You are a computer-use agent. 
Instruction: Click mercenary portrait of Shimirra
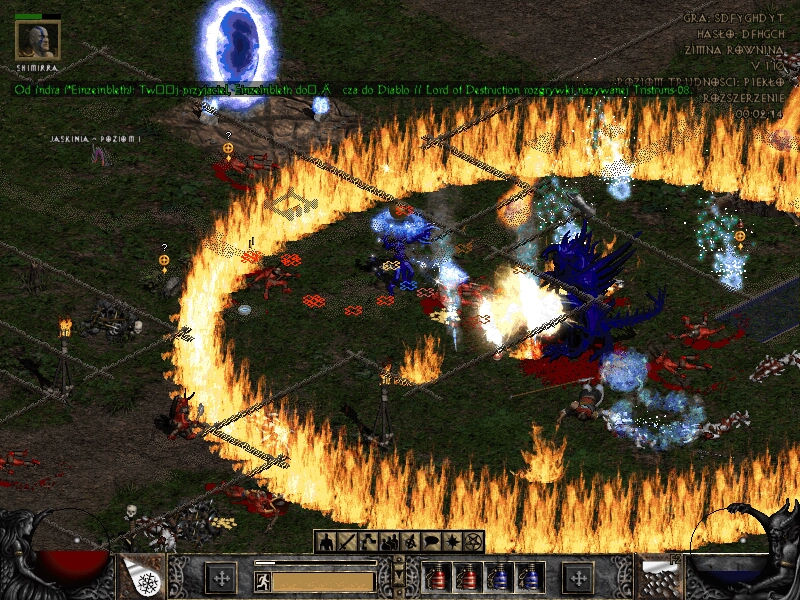38,39
